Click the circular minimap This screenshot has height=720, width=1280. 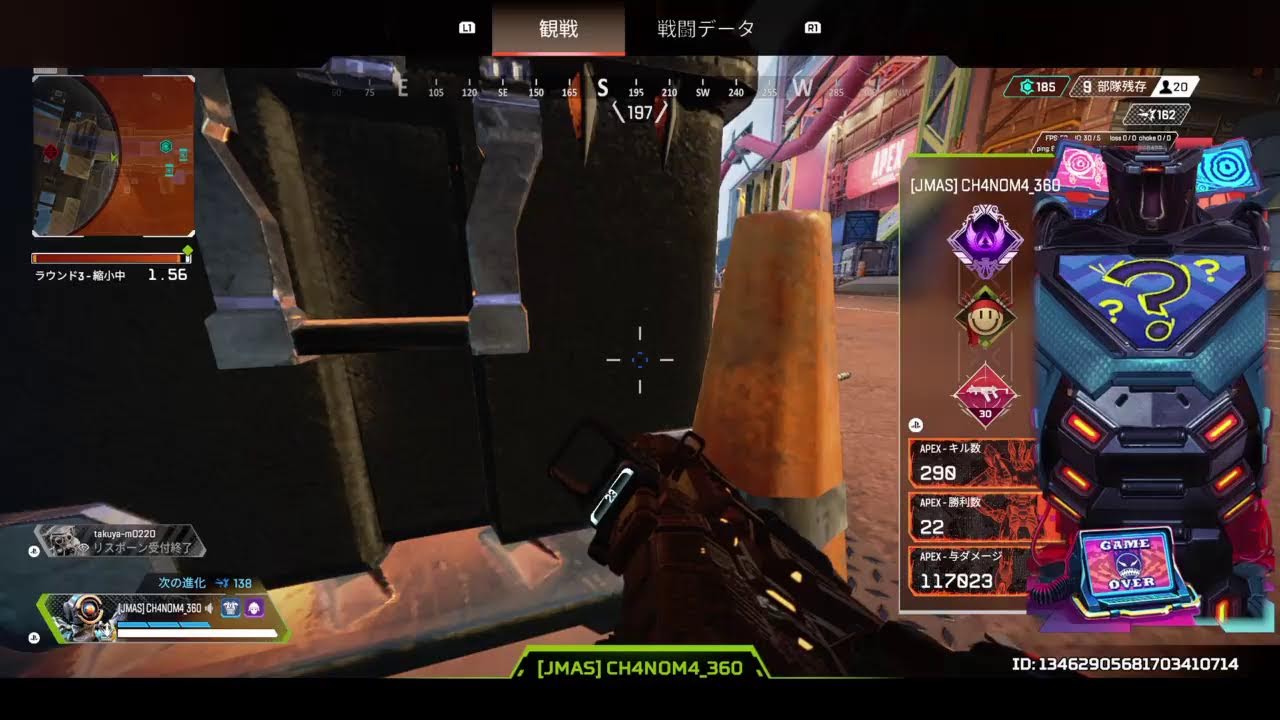tap(113, 155)
